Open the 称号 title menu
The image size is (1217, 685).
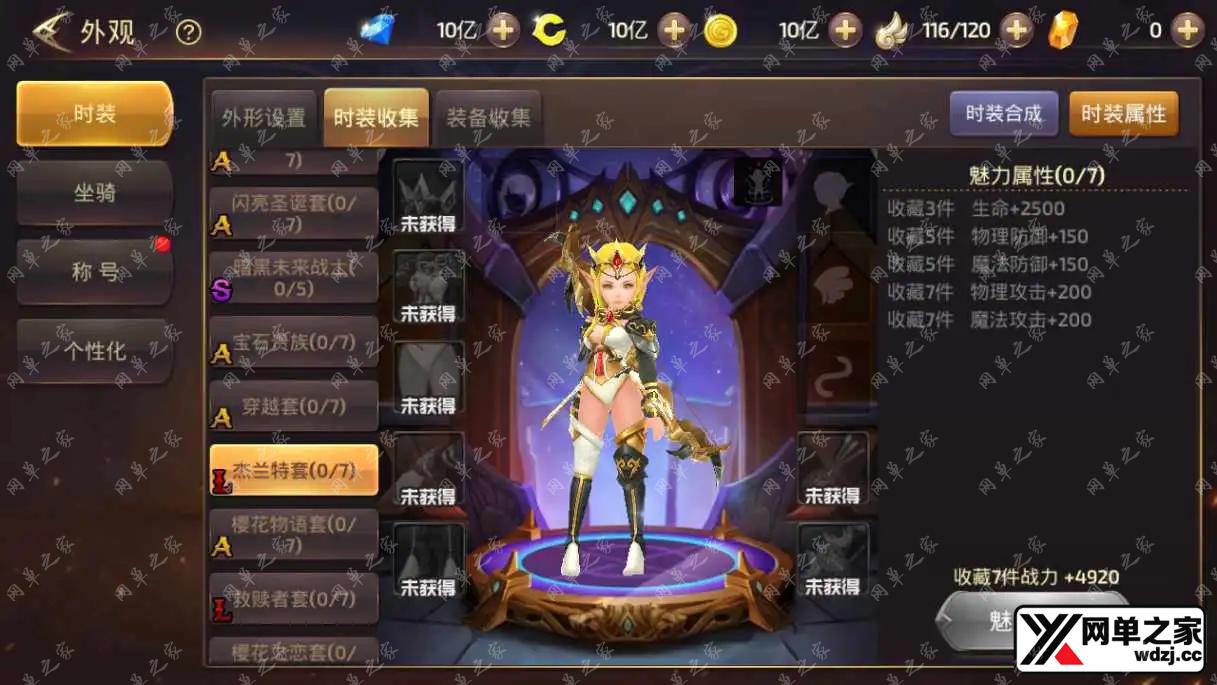(x=95, y=271)
